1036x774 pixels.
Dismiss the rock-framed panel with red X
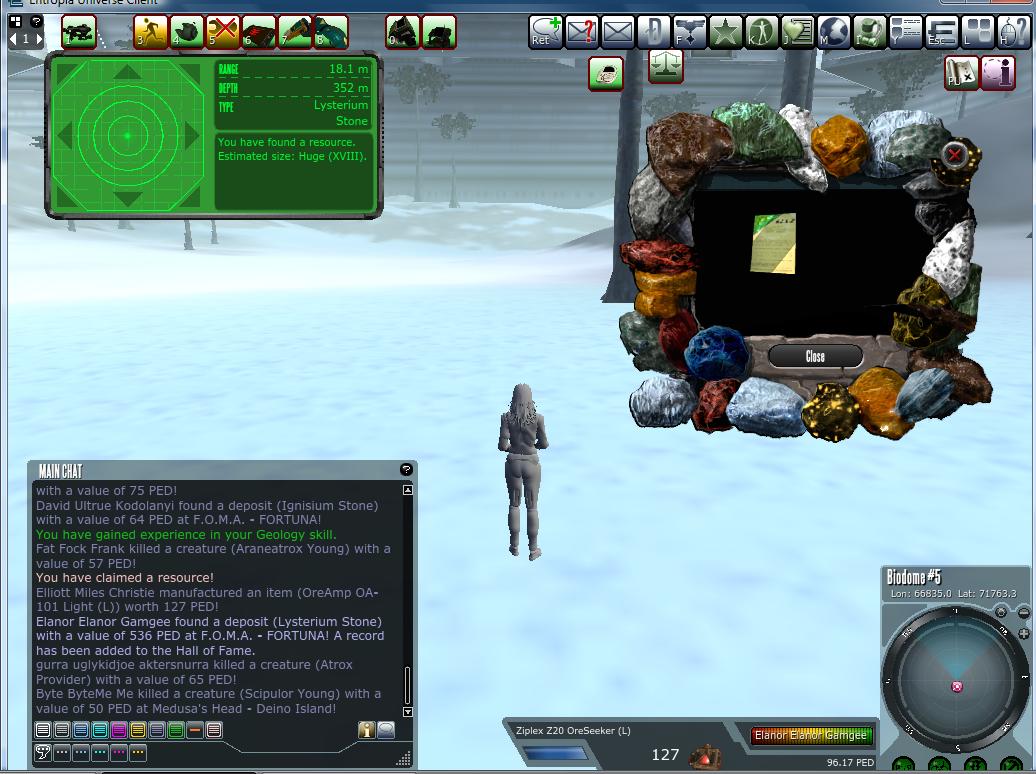point(955,155)
